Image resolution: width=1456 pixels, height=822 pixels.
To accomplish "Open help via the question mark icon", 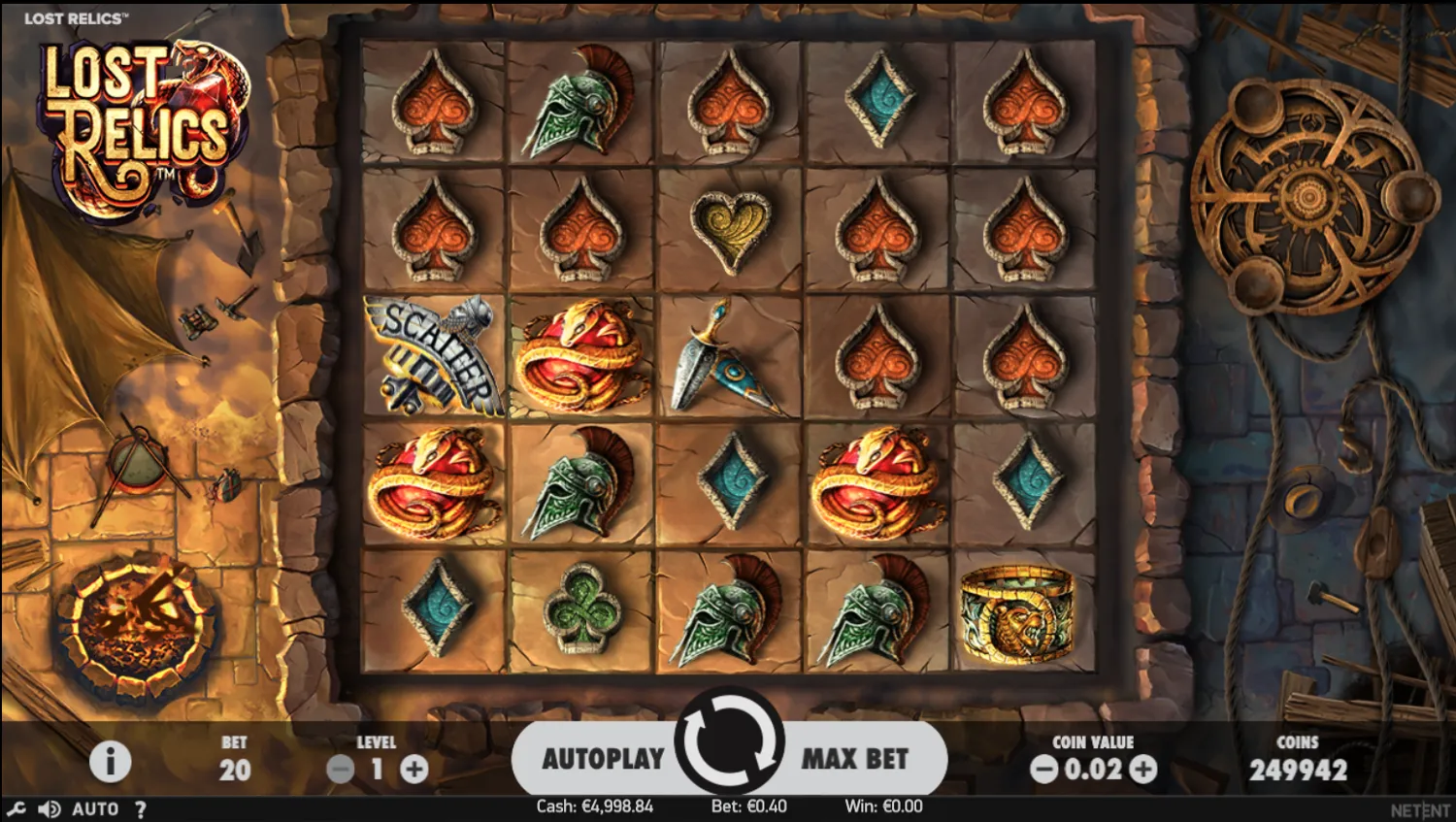I will click(142, 808).
